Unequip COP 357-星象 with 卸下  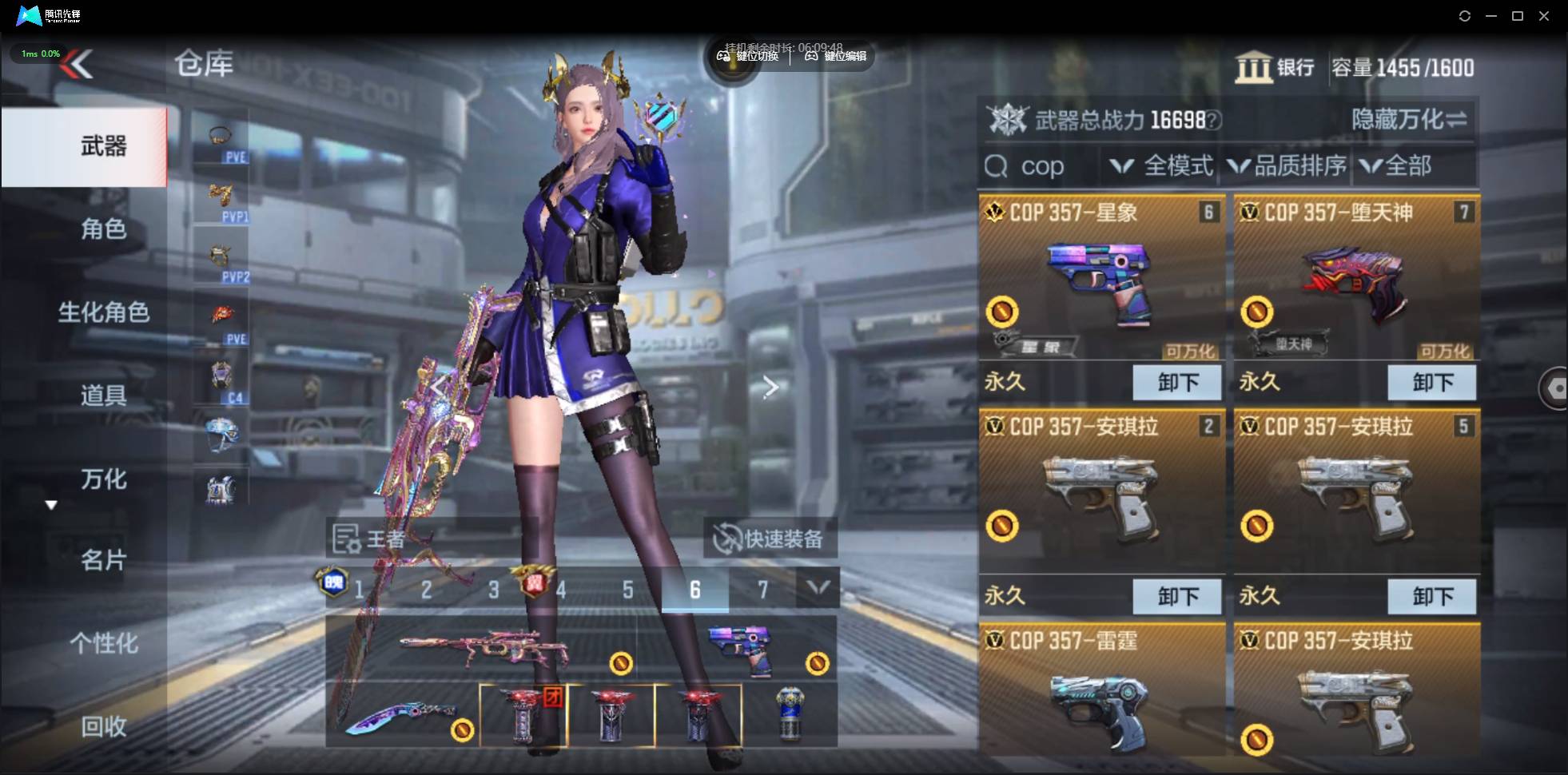(x=1177, y=383)
